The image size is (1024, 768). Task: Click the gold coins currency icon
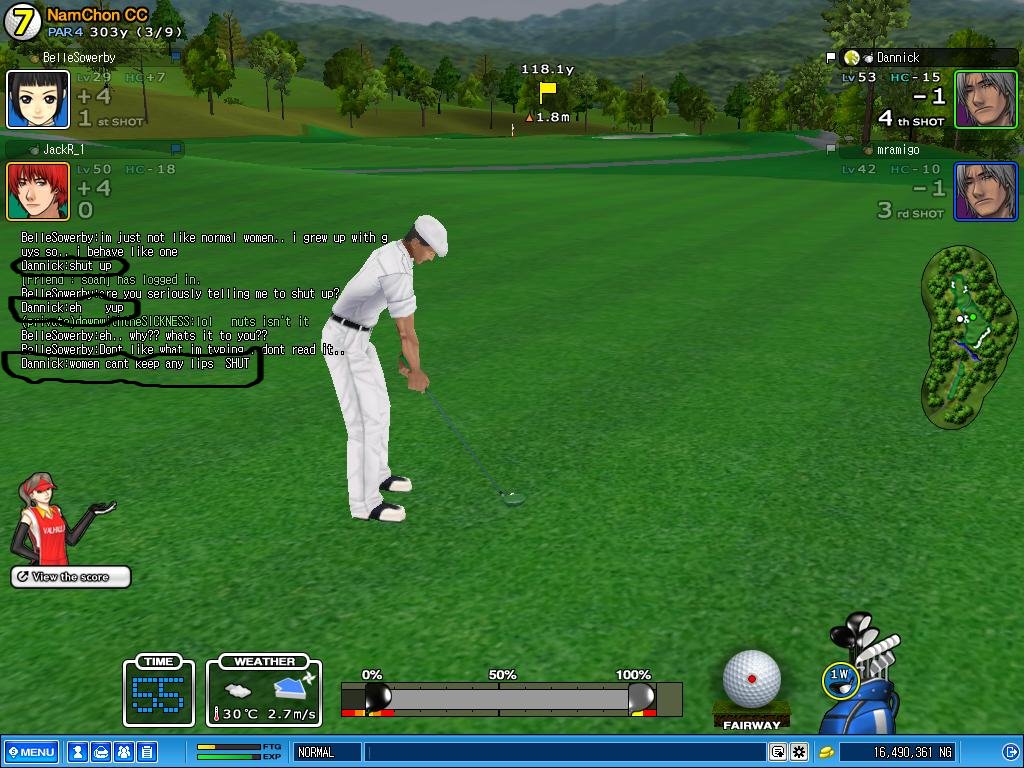[827, 752]
